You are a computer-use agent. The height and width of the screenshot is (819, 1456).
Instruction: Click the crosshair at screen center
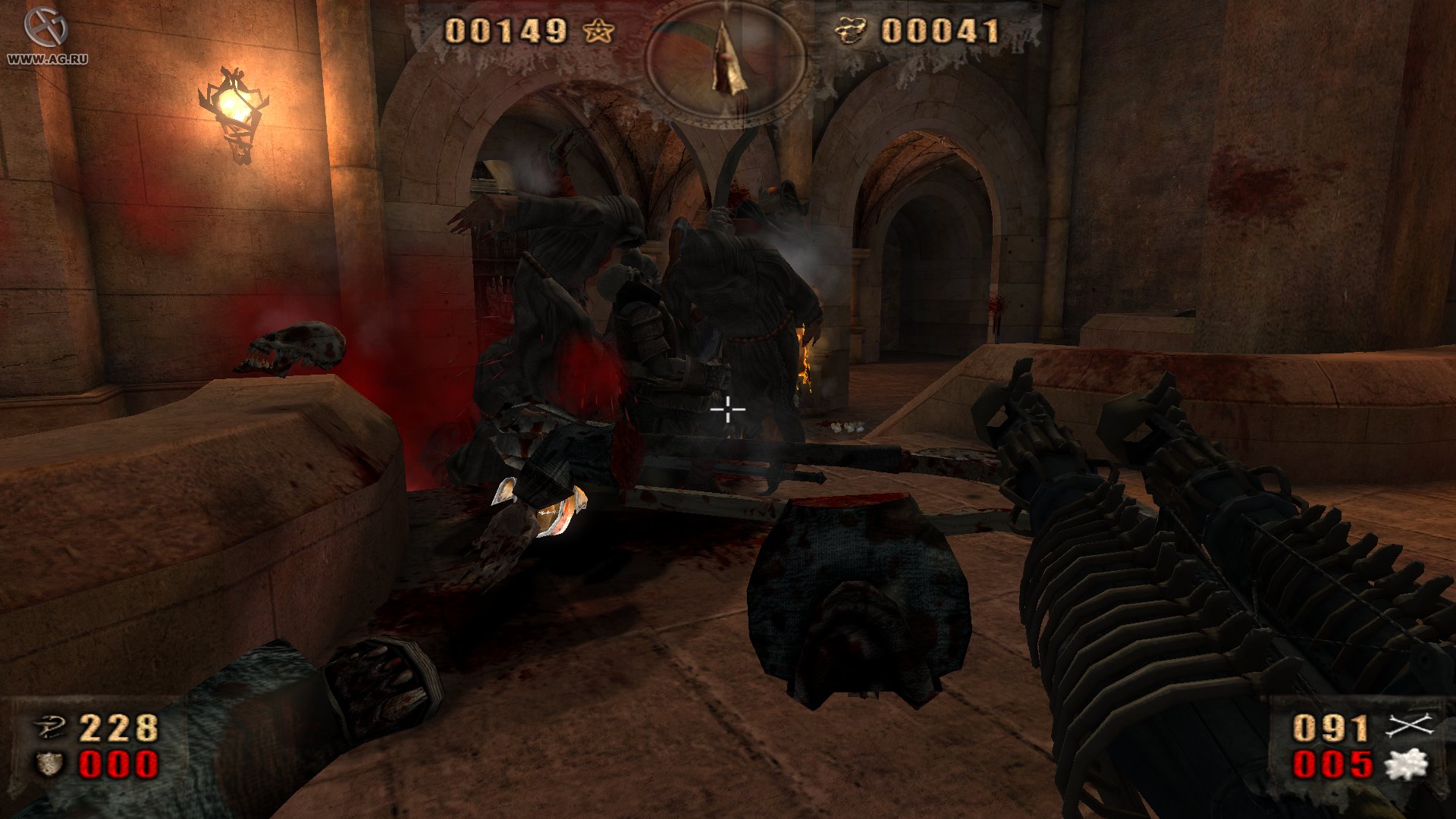coord(726,409)
